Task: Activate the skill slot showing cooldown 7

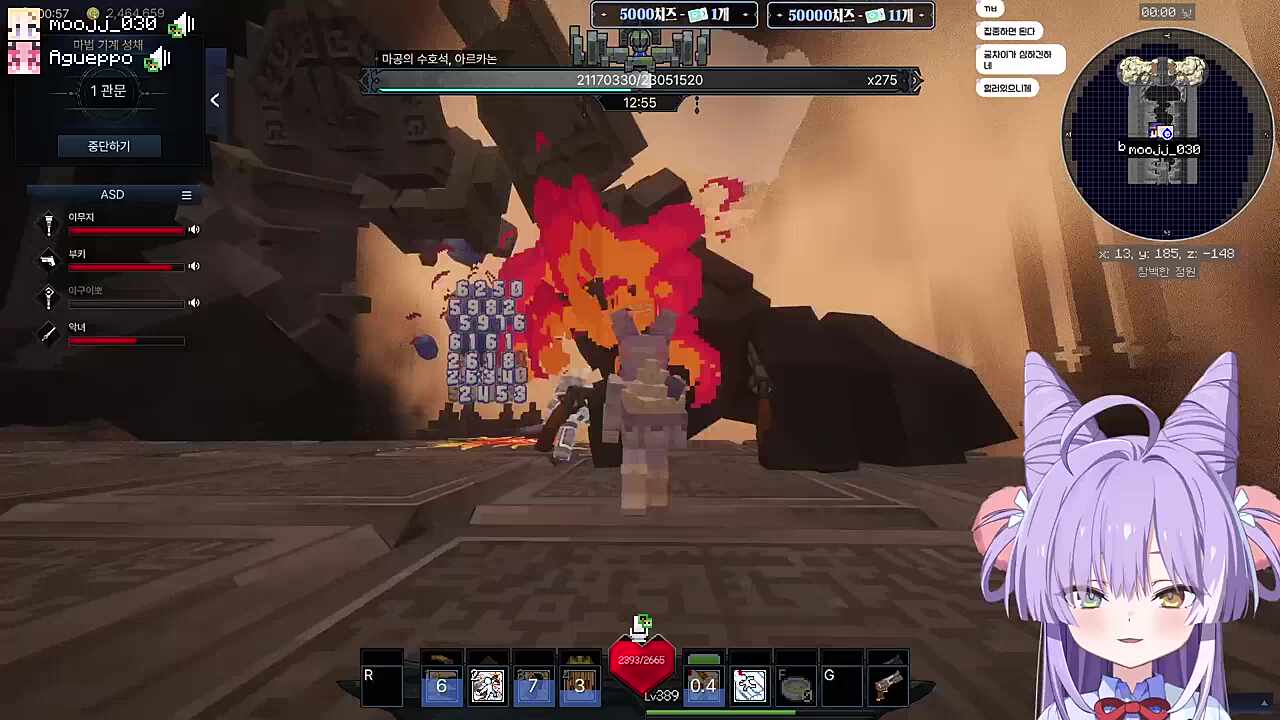Action: click(x=533, y=685)
